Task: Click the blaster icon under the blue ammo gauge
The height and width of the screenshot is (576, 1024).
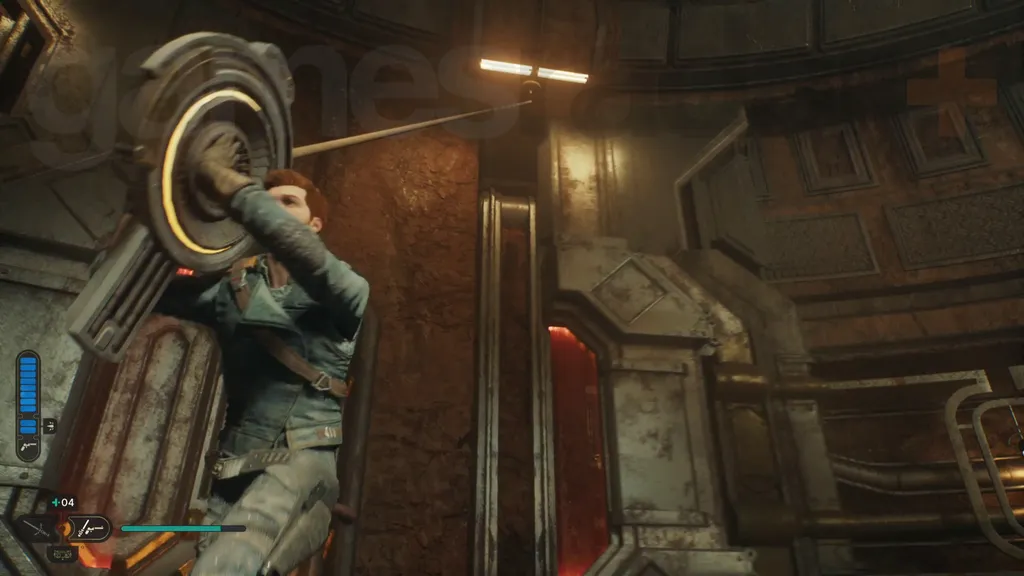Action: tap(27, 449)
